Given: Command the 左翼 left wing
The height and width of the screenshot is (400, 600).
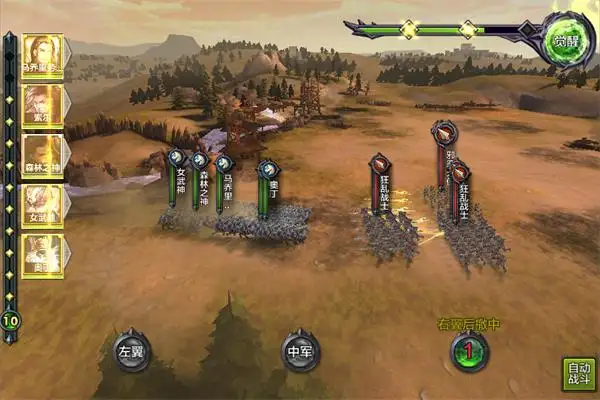Looking at the screenshot, I should pyautogui.click(x=132, y=351).
